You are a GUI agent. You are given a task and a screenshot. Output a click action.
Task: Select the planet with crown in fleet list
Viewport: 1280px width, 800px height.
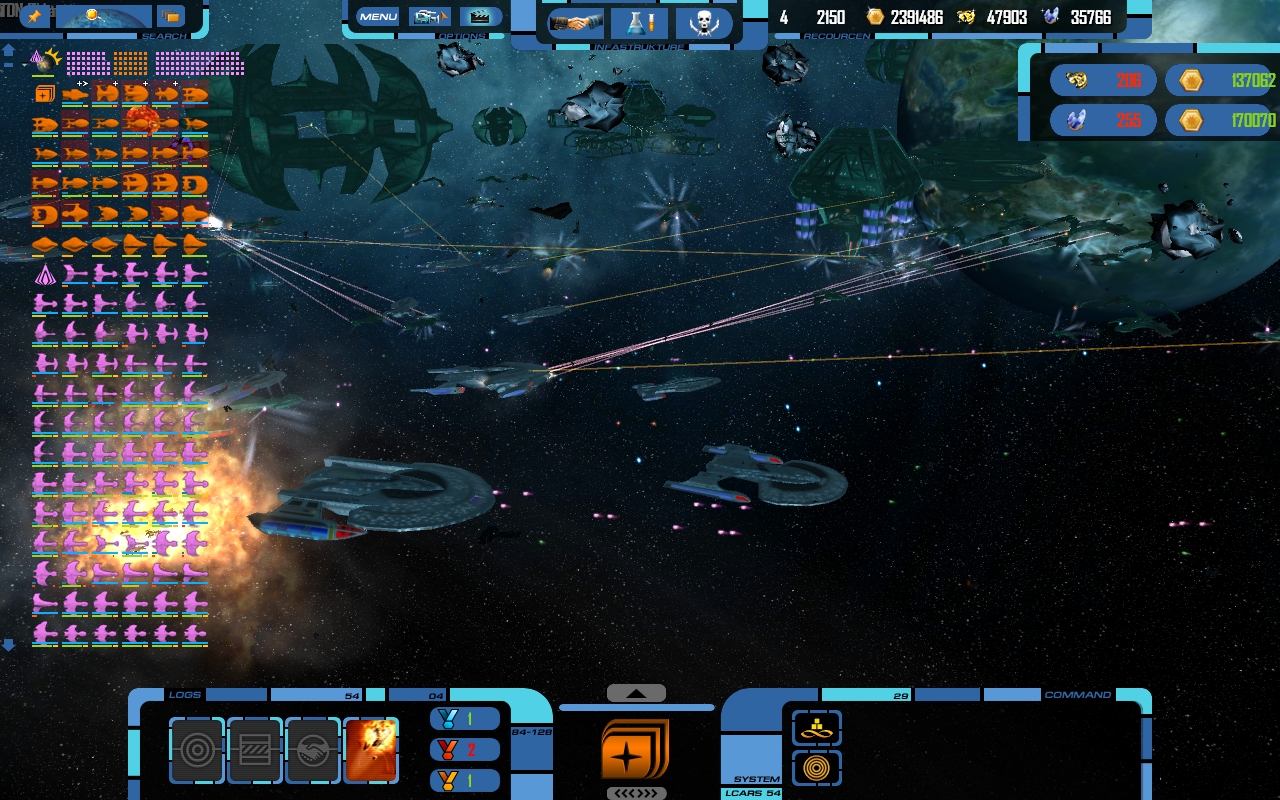(x=44, y=62)
